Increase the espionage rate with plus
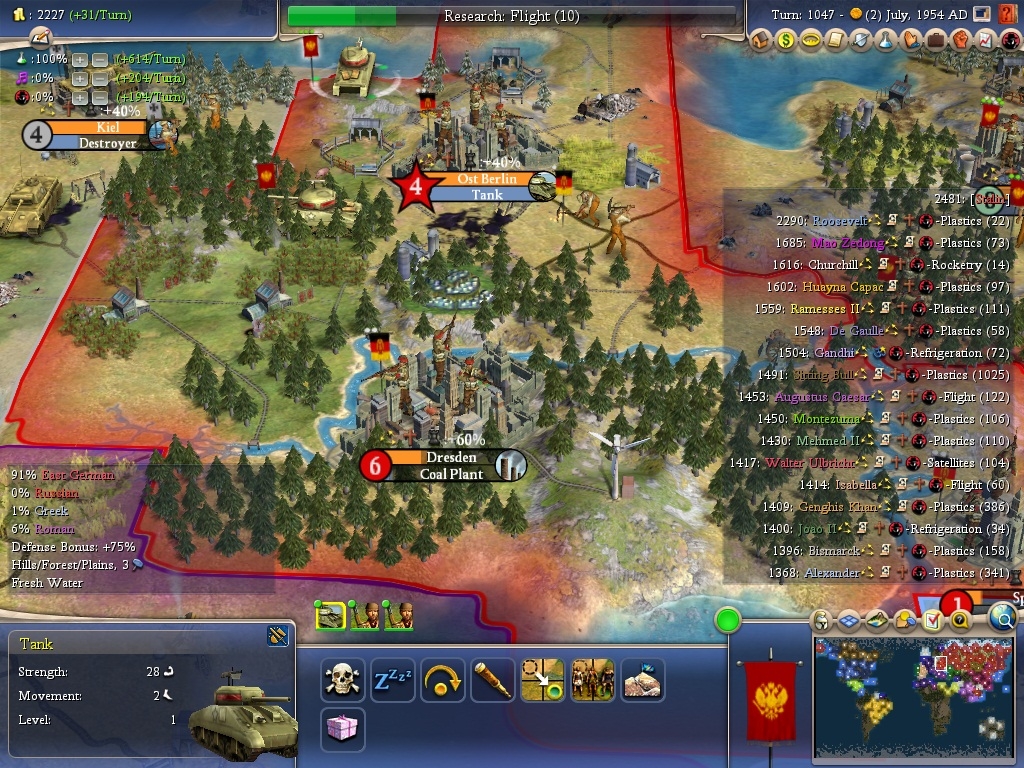The image size is (1024, 768). pyautogui.click(x=80, y=97)
